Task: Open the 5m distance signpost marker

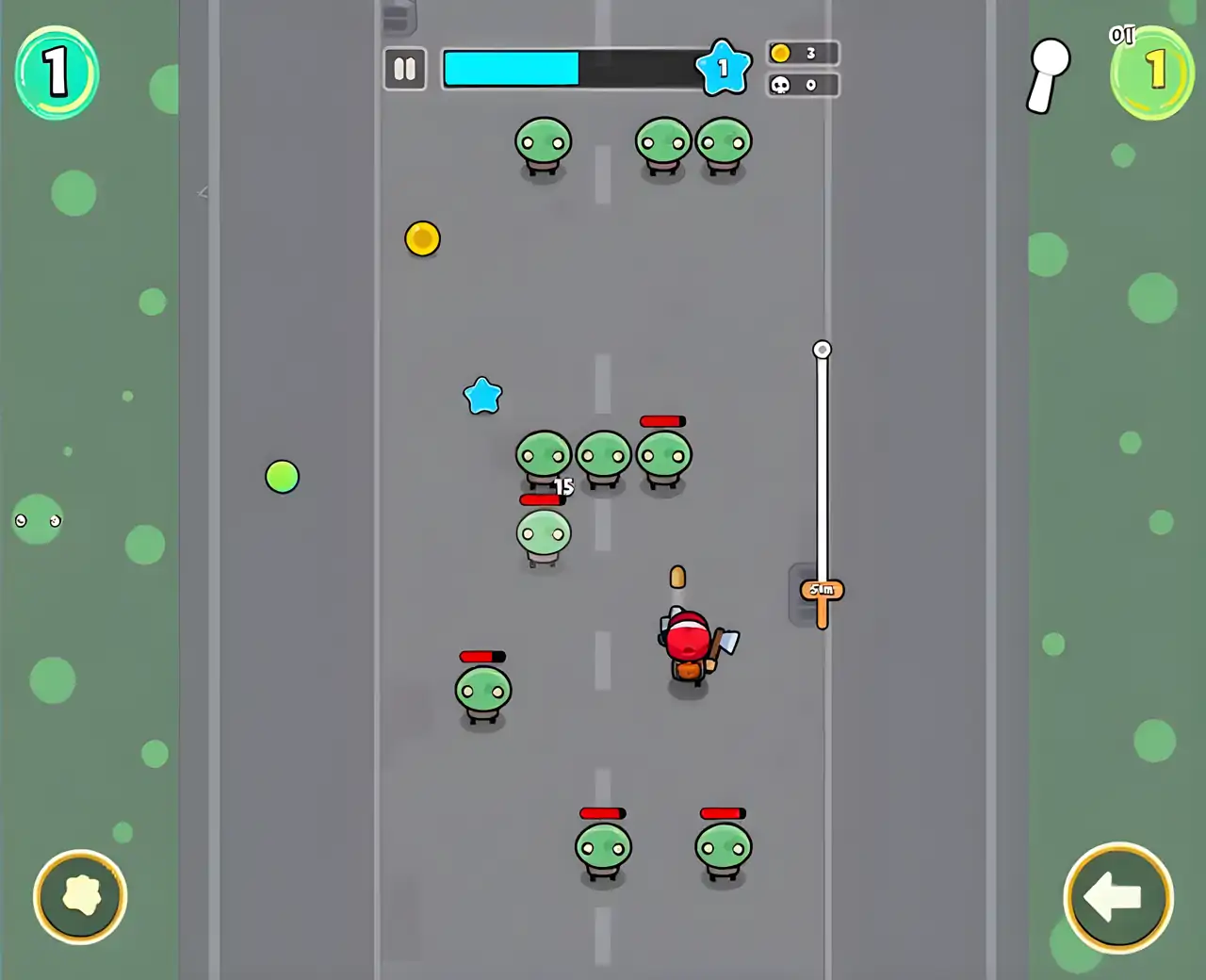Action: (x=821, y=591)
